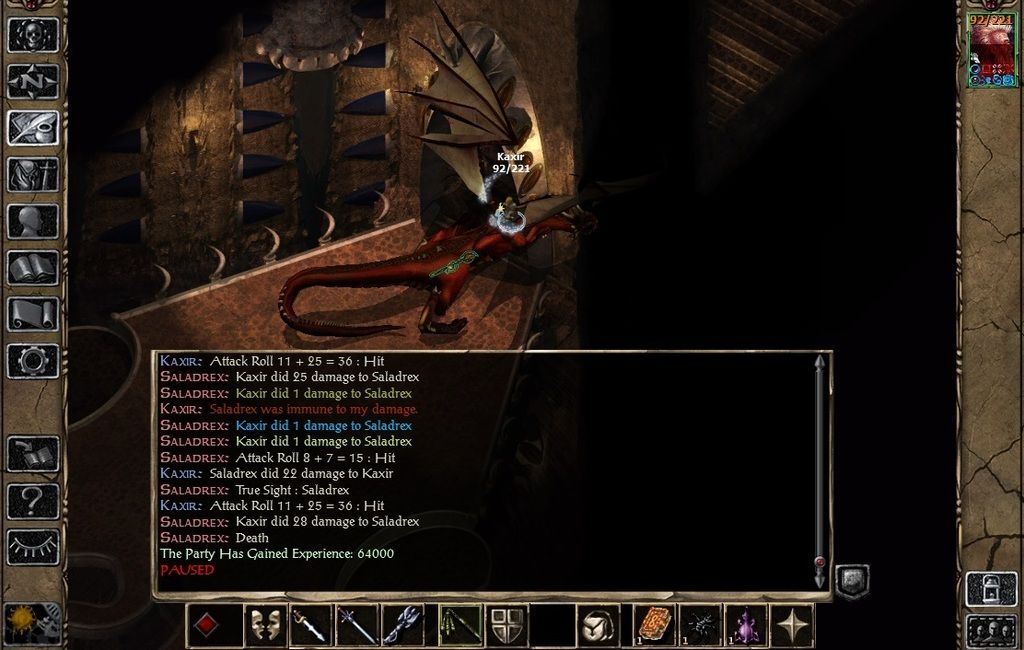Open special abilities with the star button

pos(793,625)
